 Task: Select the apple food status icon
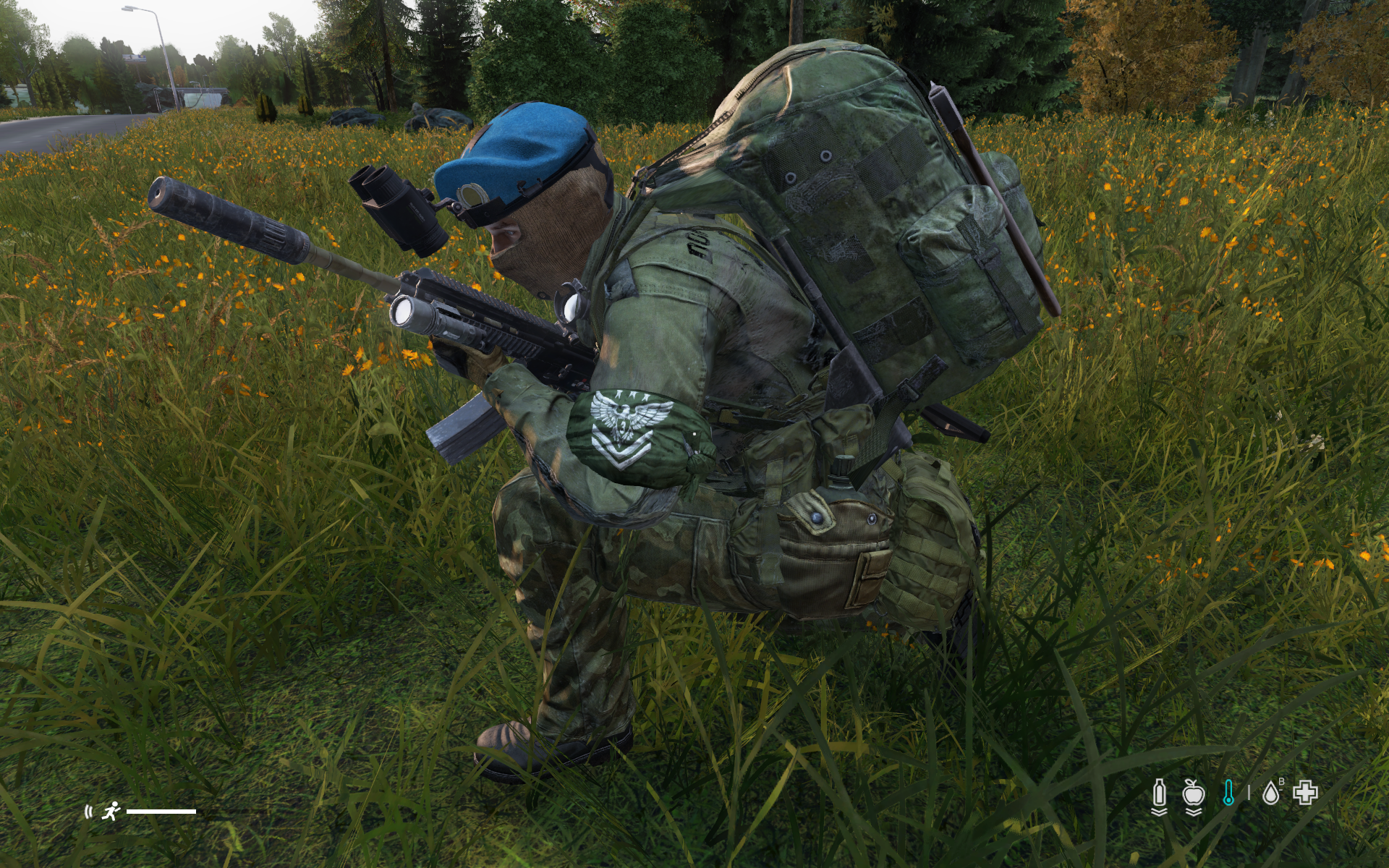click(x=1193, y=793)
